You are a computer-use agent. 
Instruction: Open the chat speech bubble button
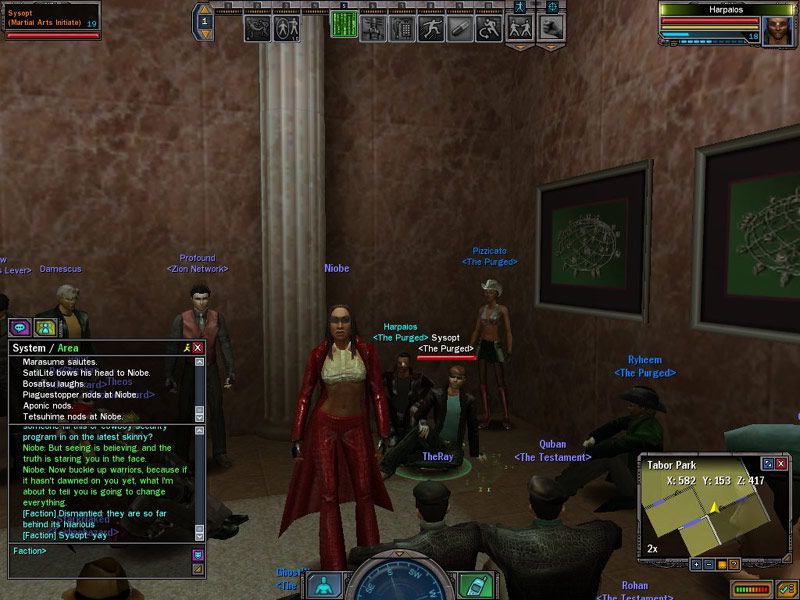tap(20, 327)
